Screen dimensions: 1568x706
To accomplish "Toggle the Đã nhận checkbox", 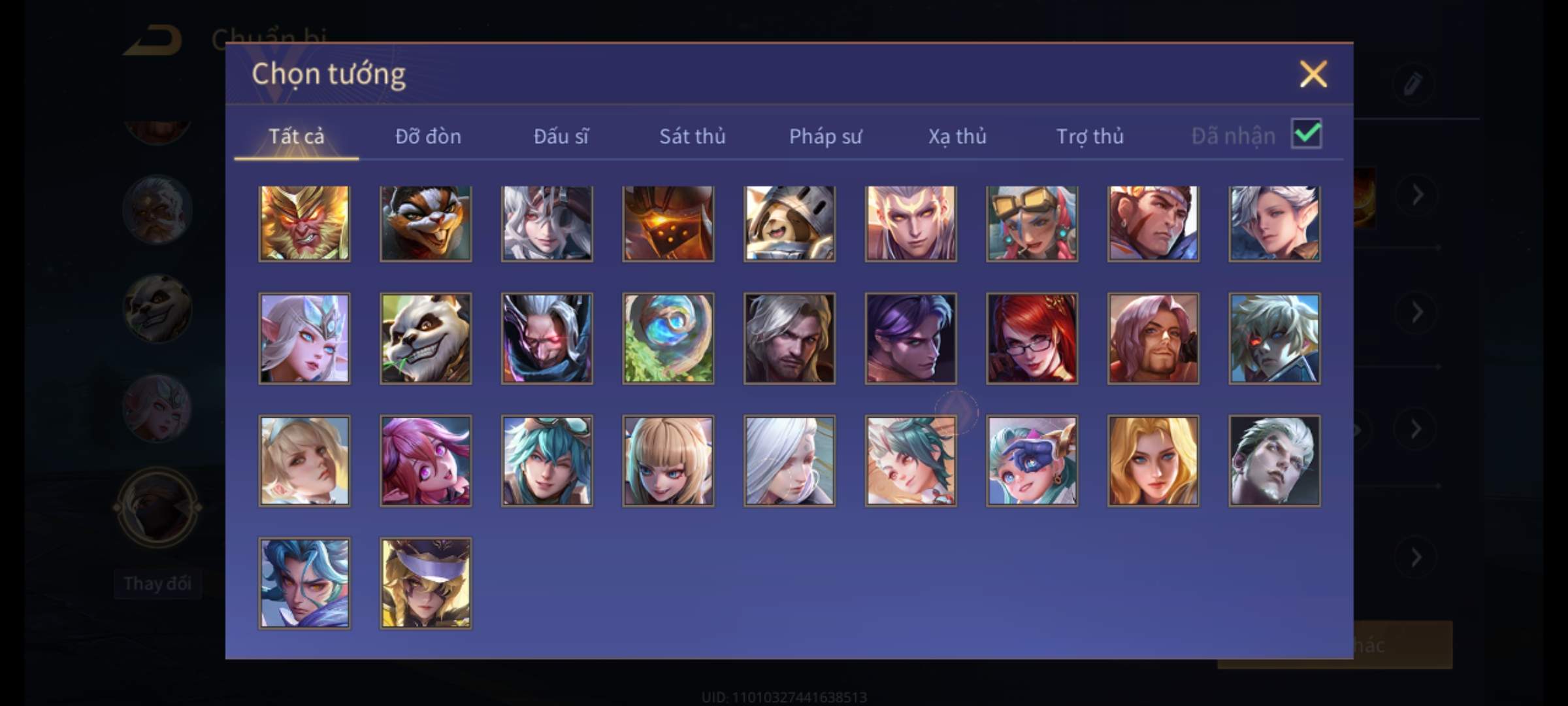I will coord(1306,135).
